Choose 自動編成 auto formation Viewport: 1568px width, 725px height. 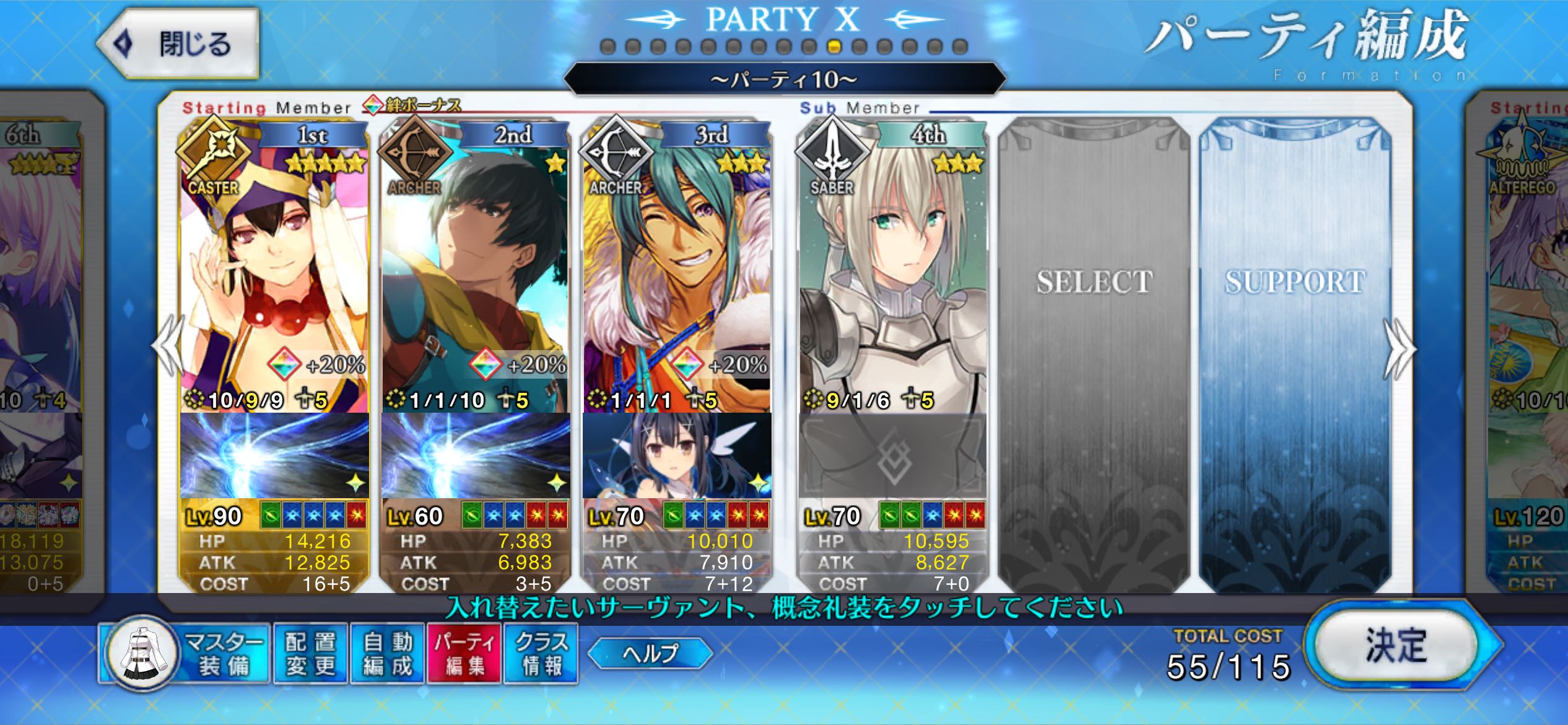click(x=388, y=654)
